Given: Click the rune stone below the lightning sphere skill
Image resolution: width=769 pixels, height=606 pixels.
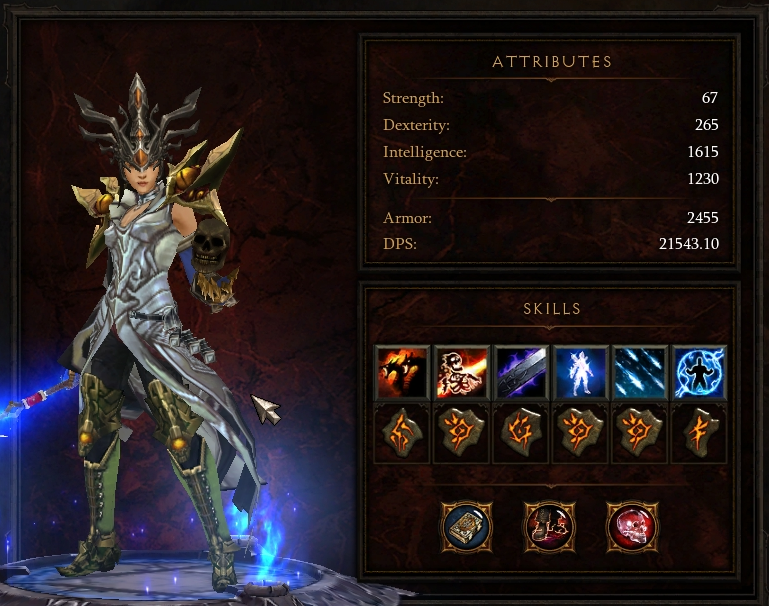Looking at the screenshot, I should pyautogui.click(x=700, y=434).
